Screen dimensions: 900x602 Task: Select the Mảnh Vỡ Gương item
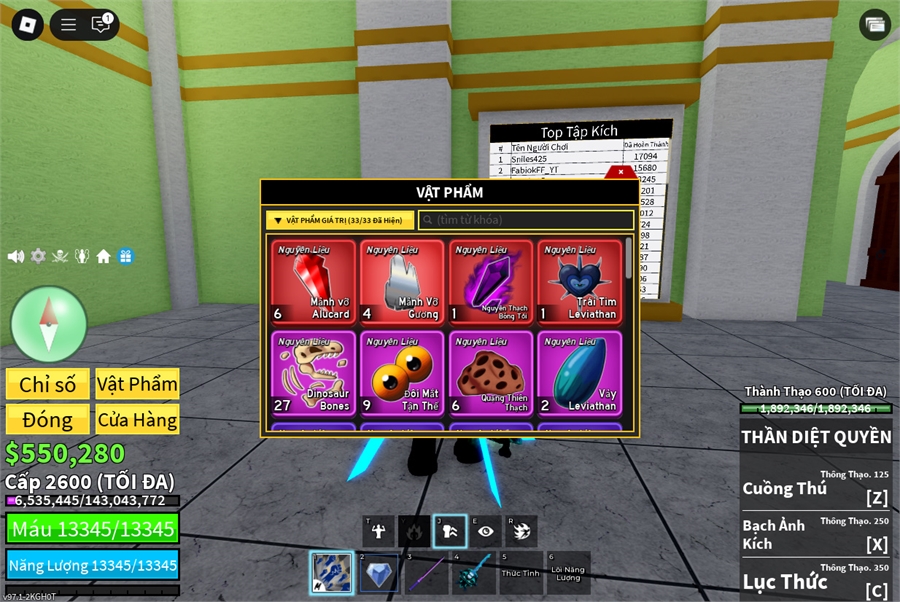tap(402, 282)
